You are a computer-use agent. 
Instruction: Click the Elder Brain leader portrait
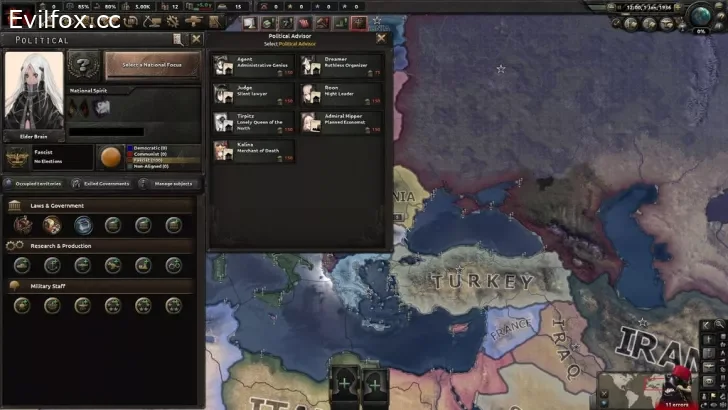[x=33, y=93]
